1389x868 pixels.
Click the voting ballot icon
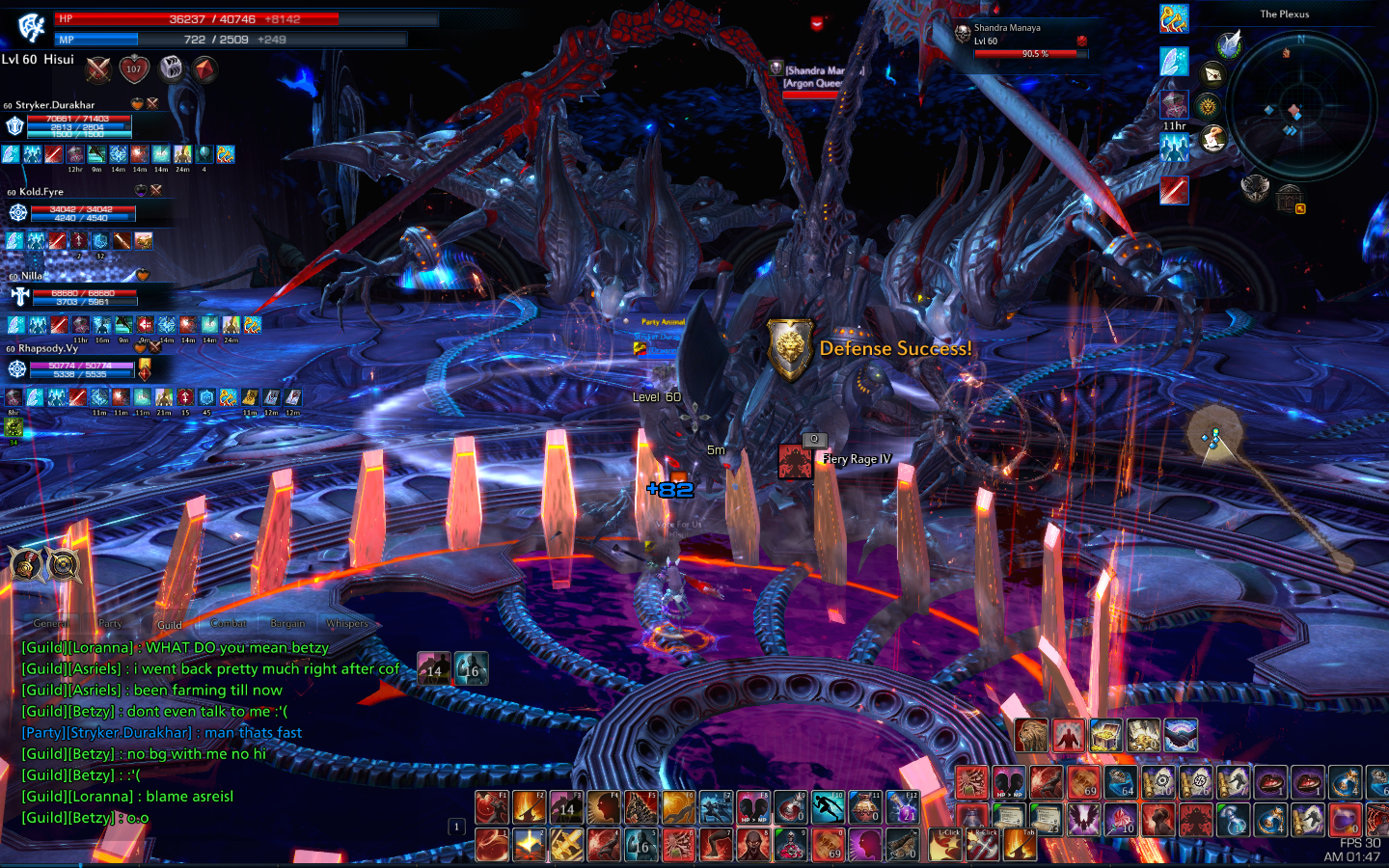pos(1213,139)
